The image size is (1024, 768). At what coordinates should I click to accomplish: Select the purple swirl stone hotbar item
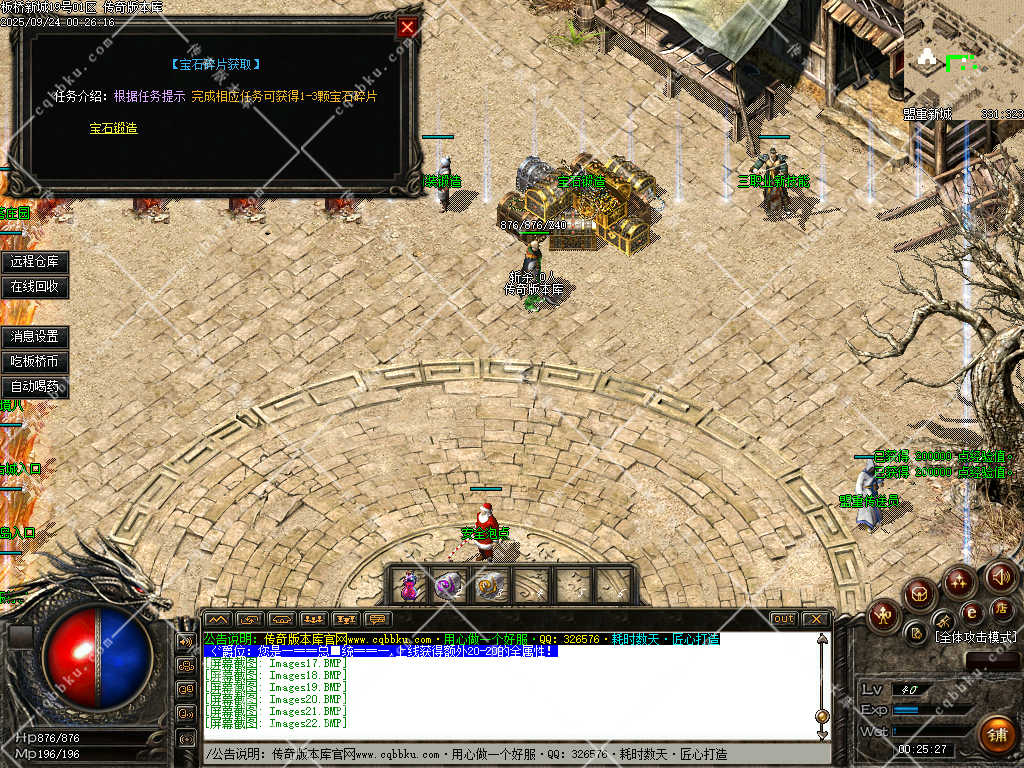[450, 586]
